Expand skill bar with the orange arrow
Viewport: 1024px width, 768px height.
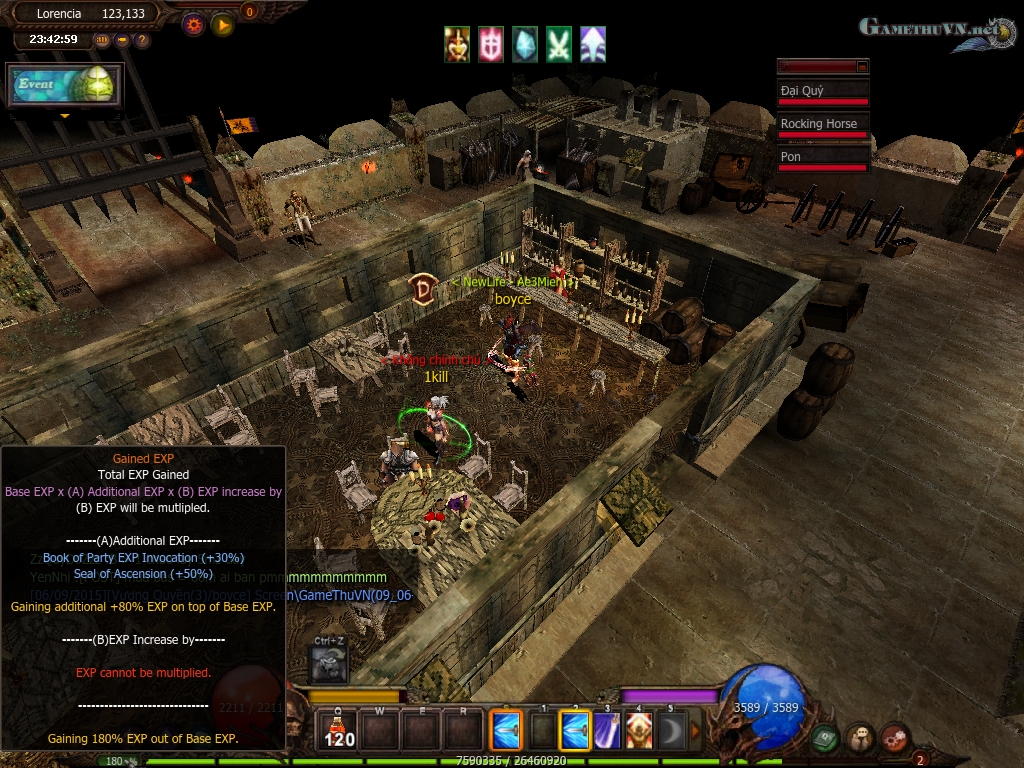(696, 731)
